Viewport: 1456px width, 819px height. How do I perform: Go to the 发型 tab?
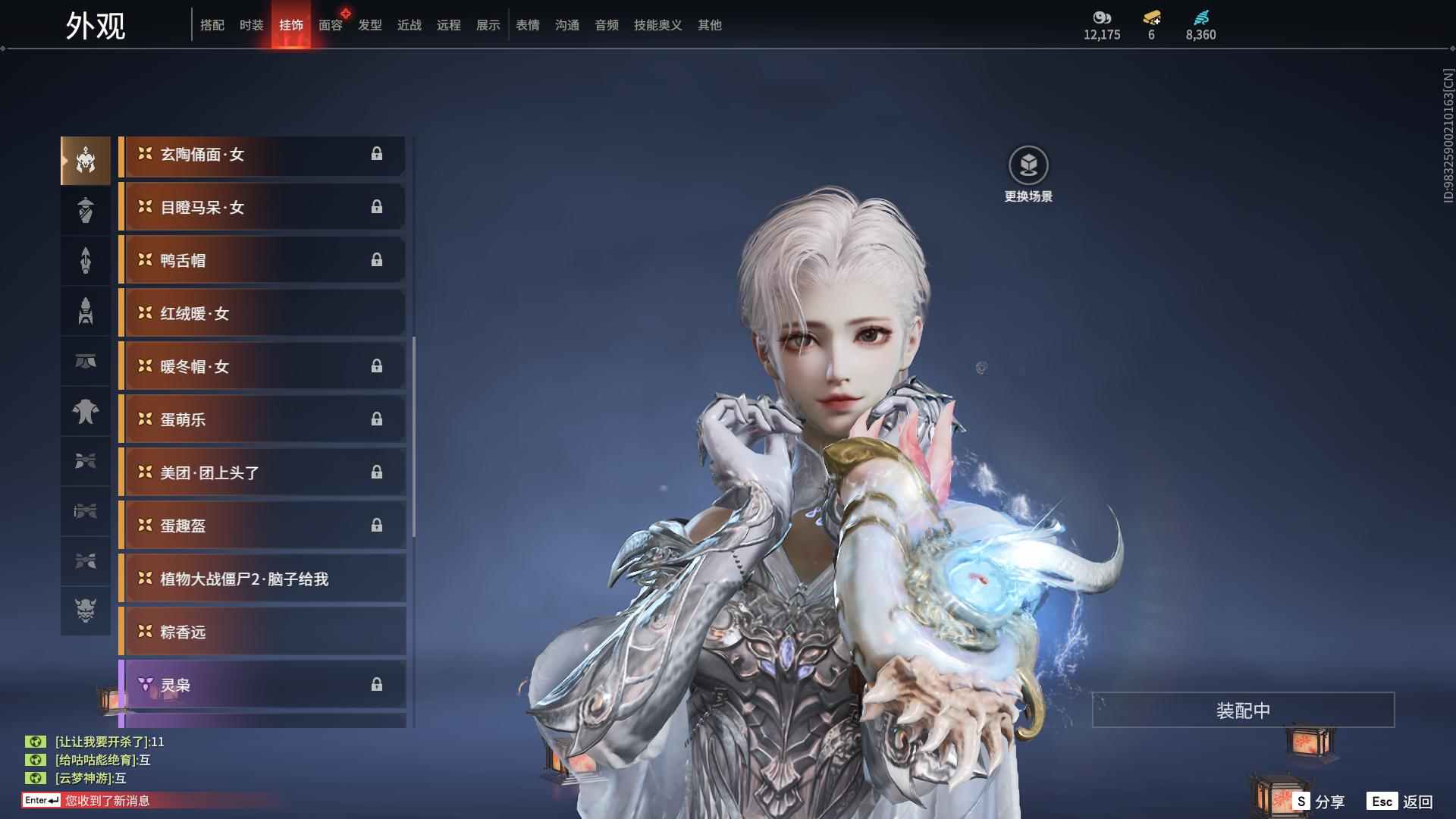click(x=369, y=25)
